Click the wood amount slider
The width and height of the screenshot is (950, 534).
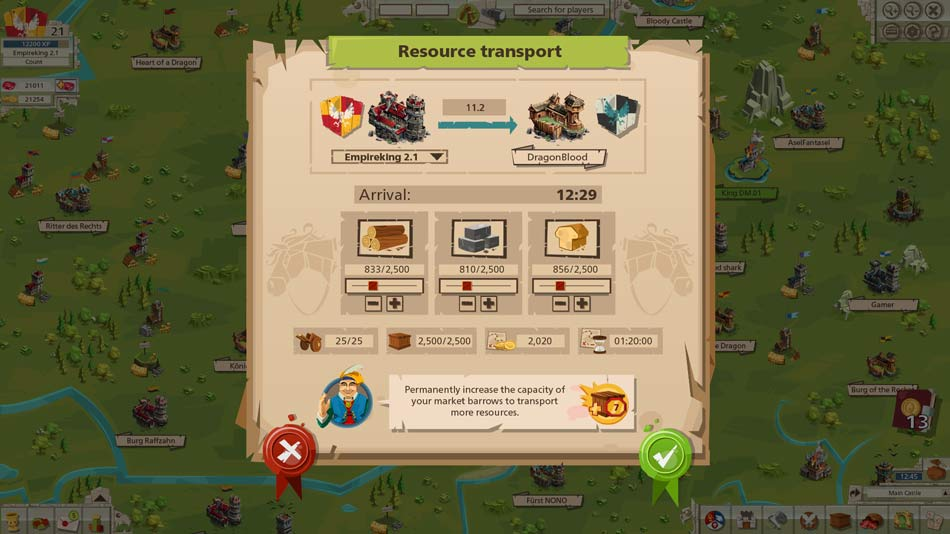pyautogui.click(x=384, y=286)
